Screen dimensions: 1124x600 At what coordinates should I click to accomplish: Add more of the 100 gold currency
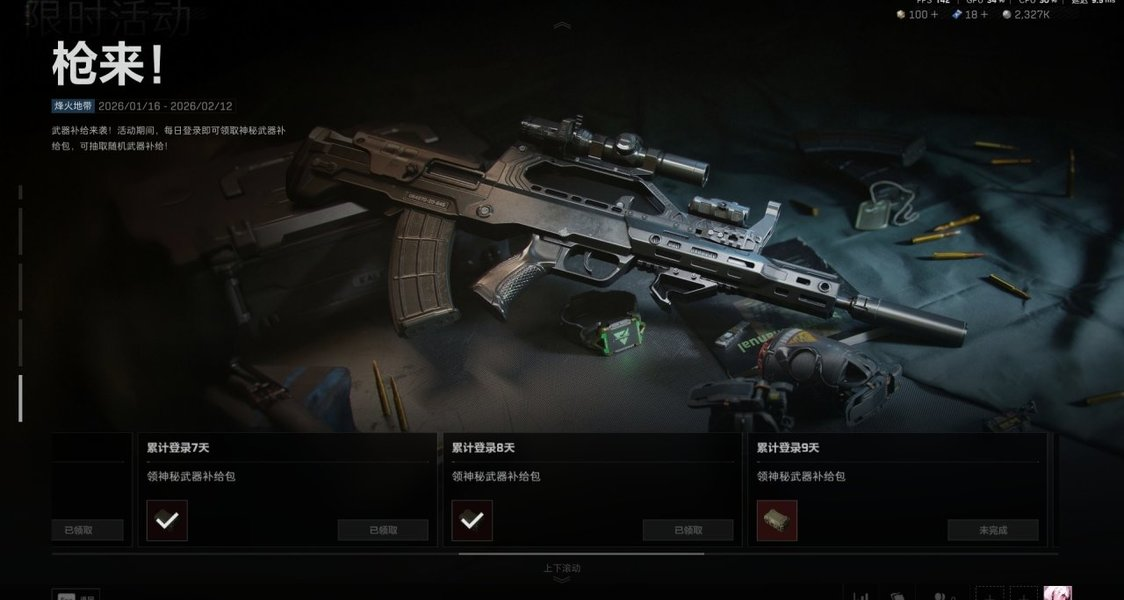(935, 15)
